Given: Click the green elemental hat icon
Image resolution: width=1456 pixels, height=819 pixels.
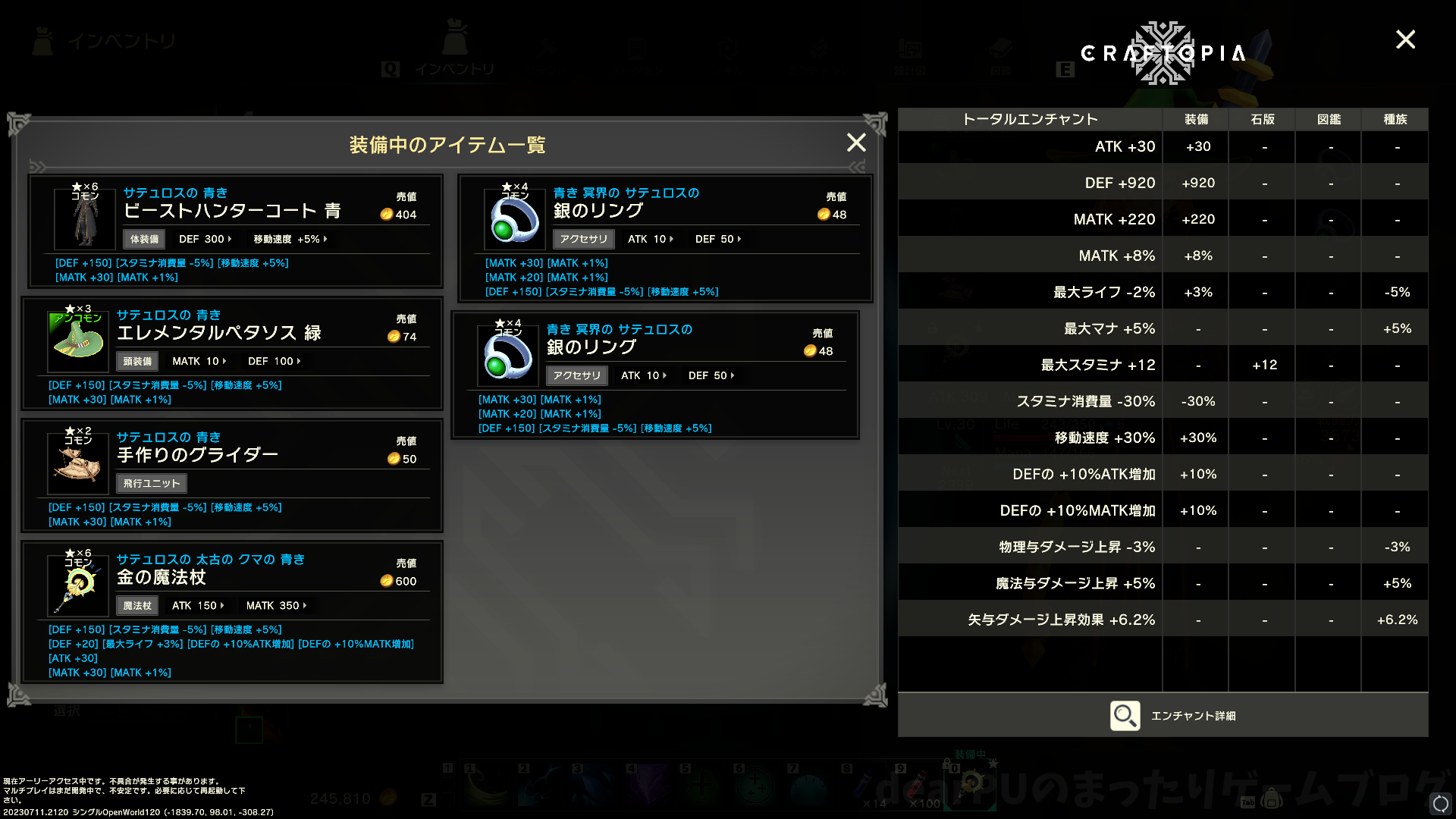Looking at the screenshot, I should point(78,340).
